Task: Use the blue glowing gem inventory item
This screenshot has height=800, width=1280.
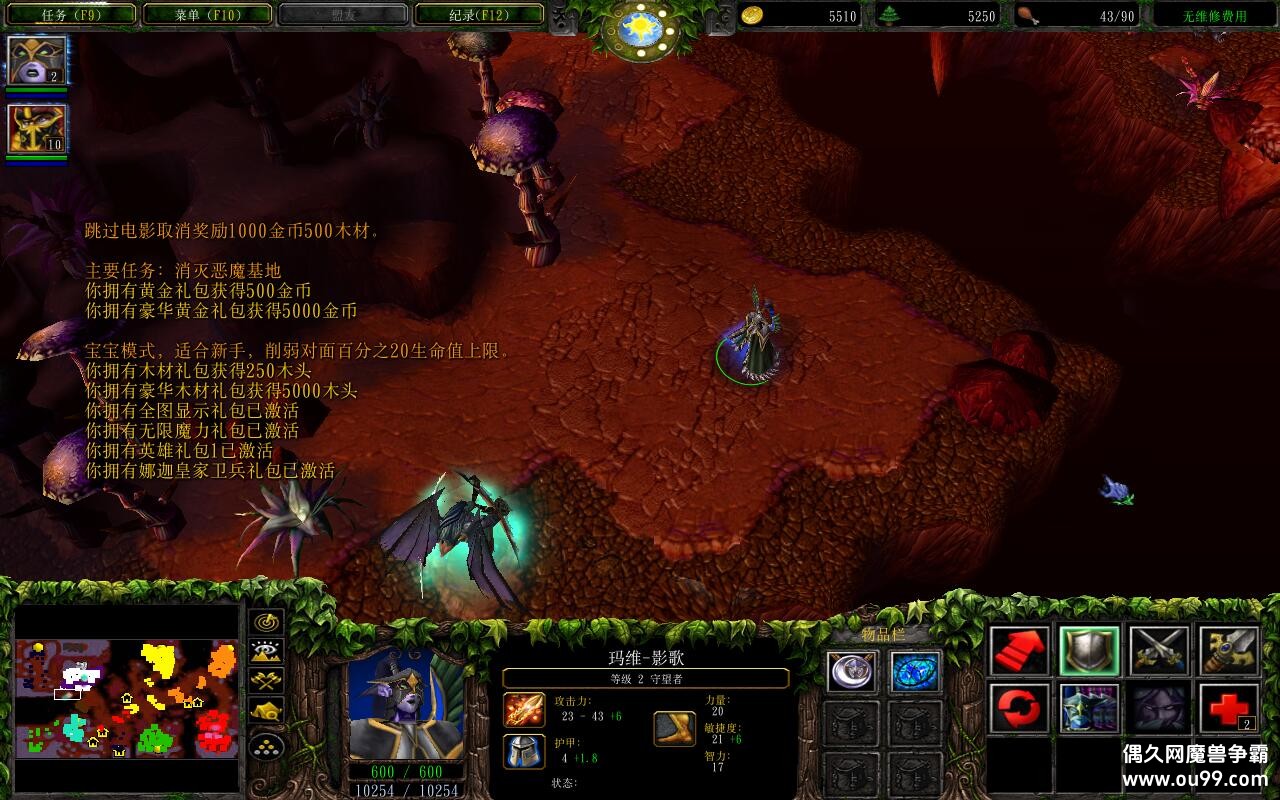Action: pyautogui.click(x=915, y=672)
